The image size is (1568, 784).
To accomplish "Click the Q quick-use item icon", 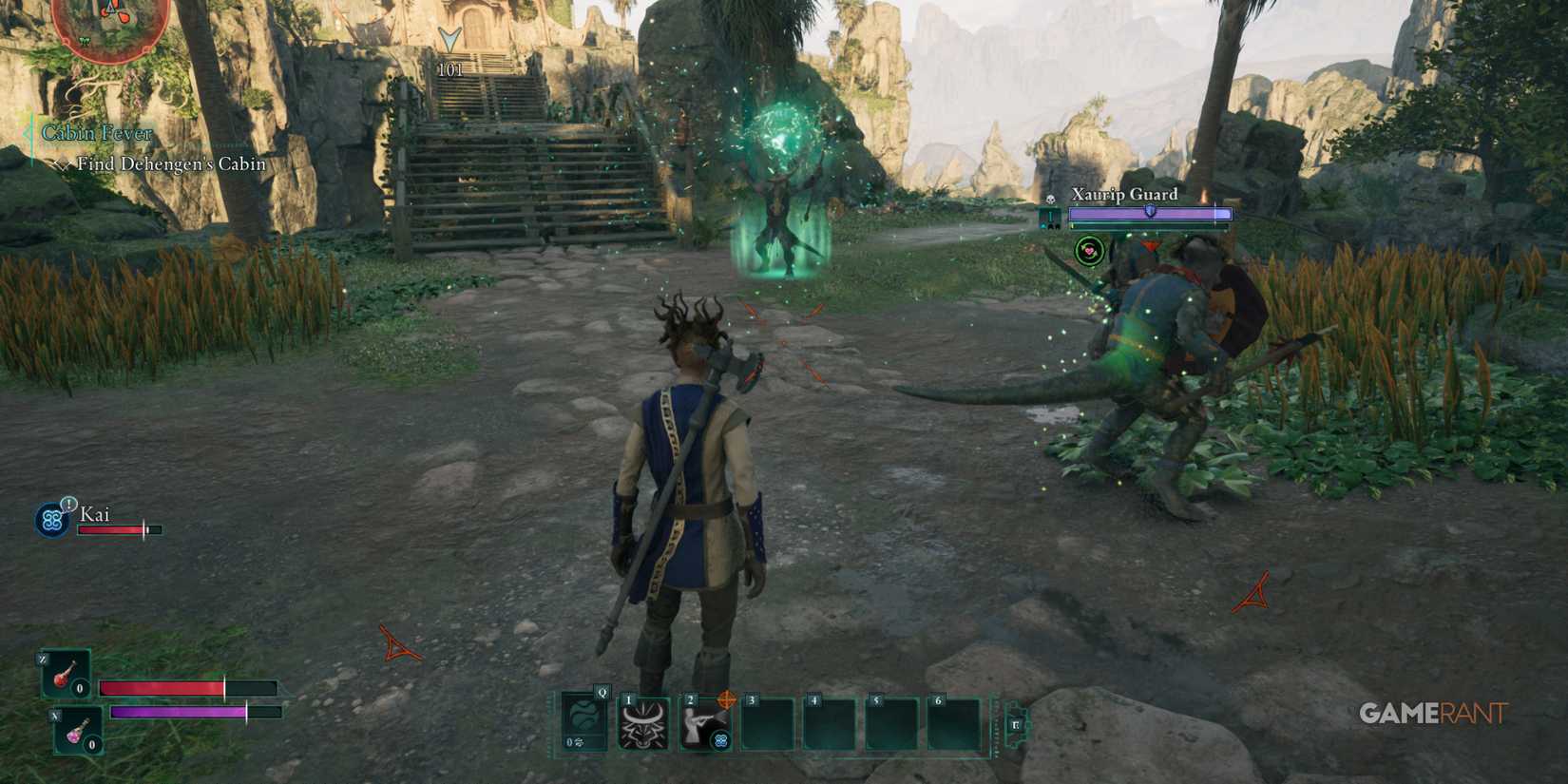I will pyautogui.click(x=583, y=722).
